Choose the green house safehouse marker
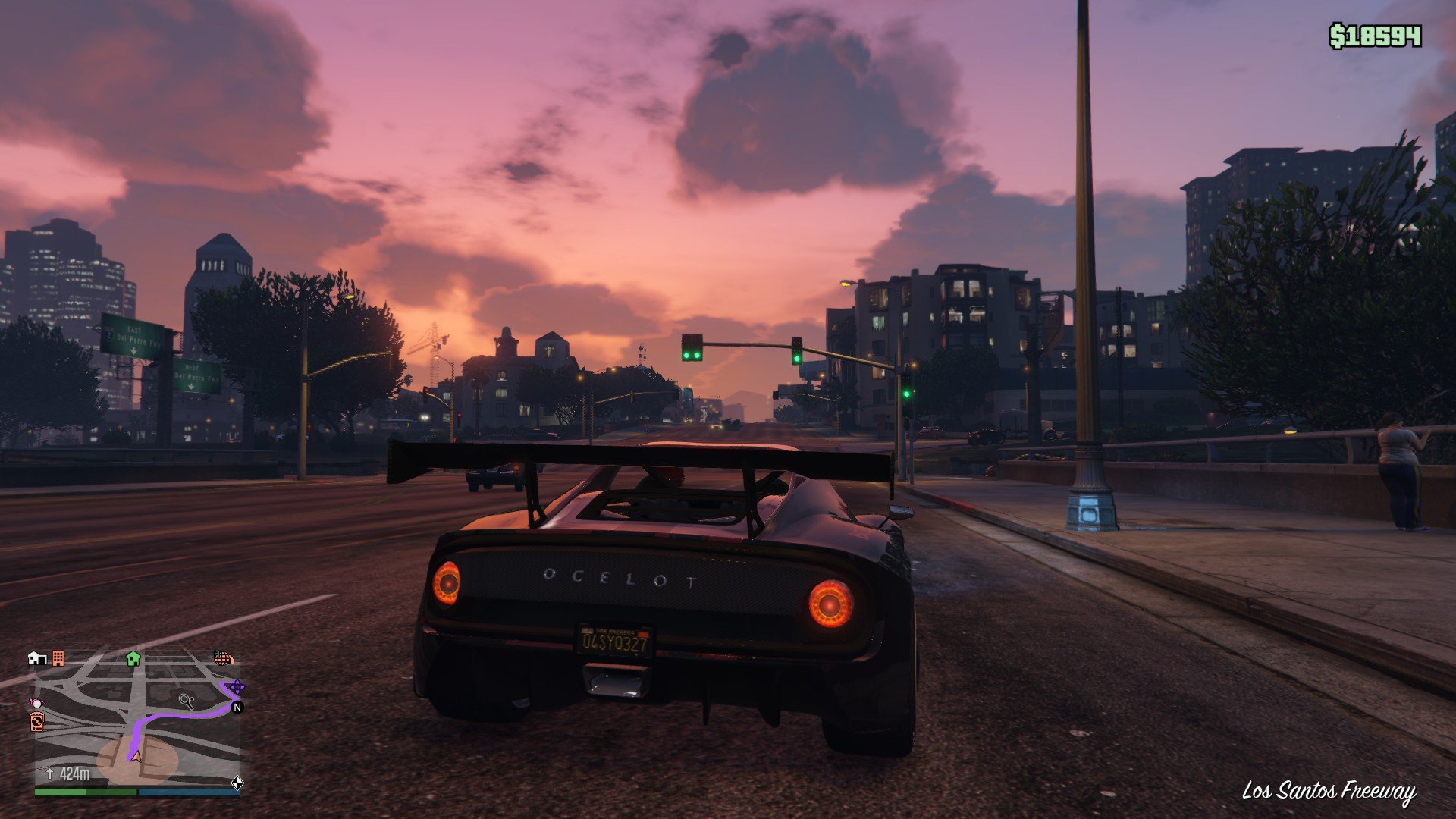Screen dimensions: 1456x819 (133, 658)
